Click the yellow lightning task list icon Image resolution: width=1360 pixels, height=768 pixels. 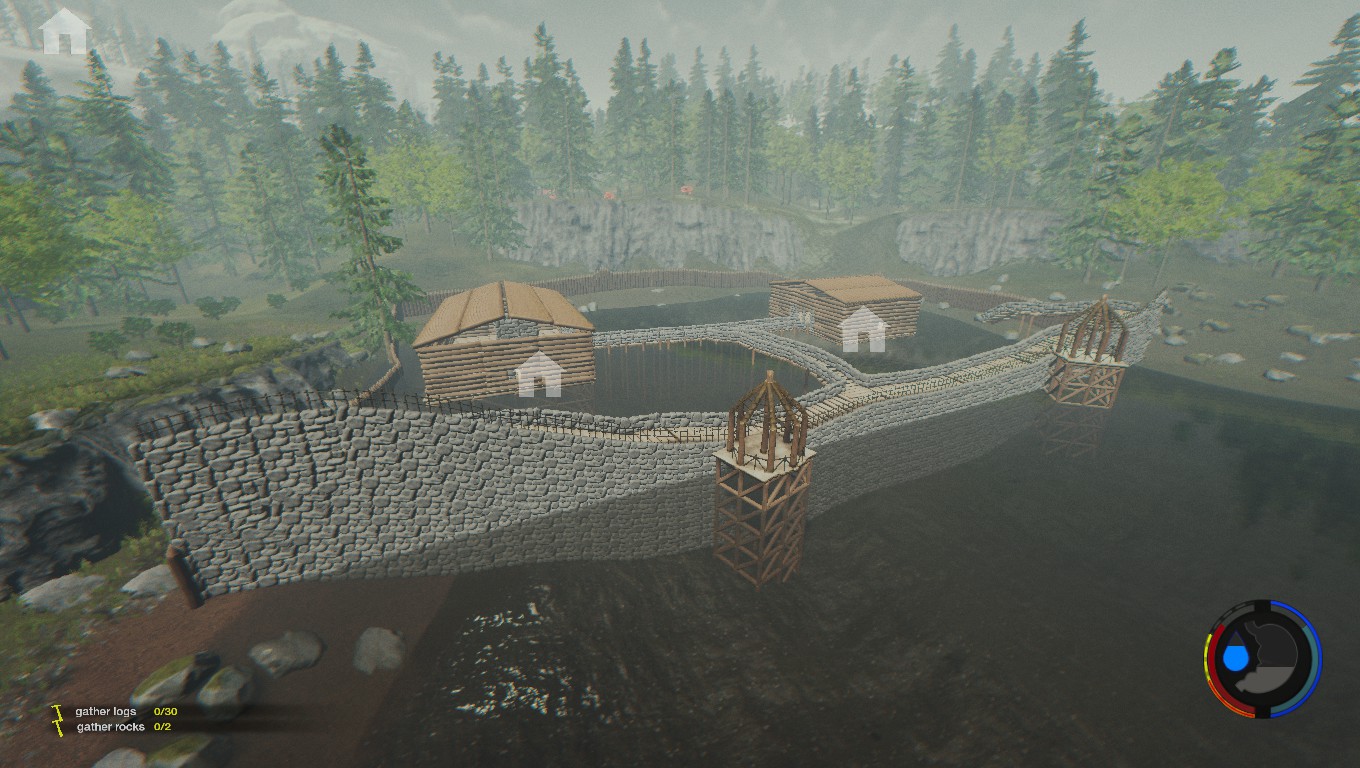coord(58,718)
